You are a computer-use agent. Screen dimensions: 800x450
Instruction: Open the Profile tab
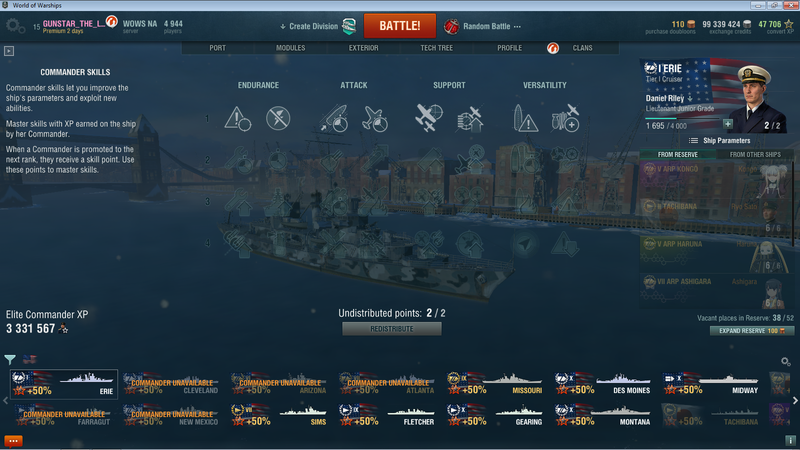coord(509,48)
